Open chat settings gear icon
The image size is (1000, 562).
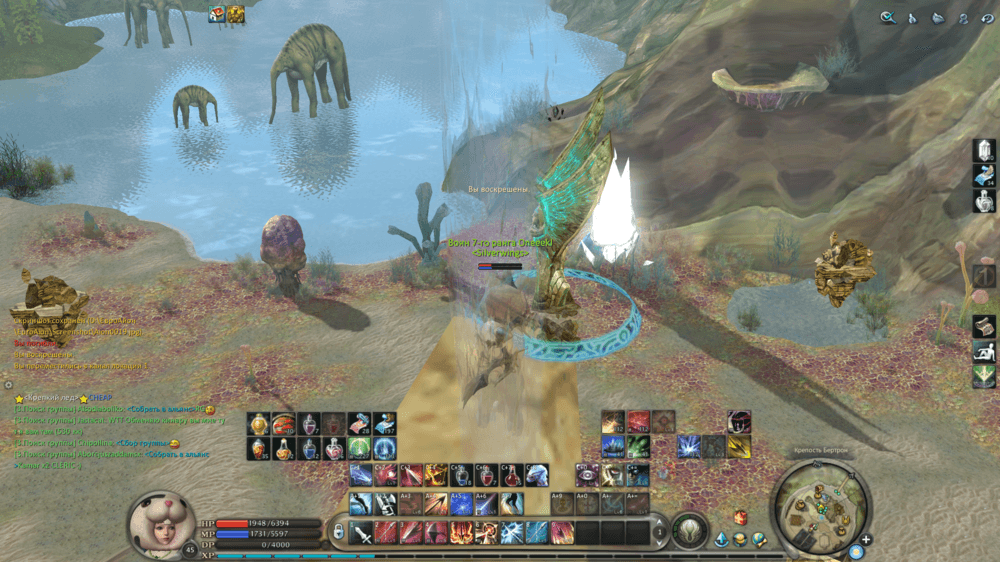tap(8, 384)
